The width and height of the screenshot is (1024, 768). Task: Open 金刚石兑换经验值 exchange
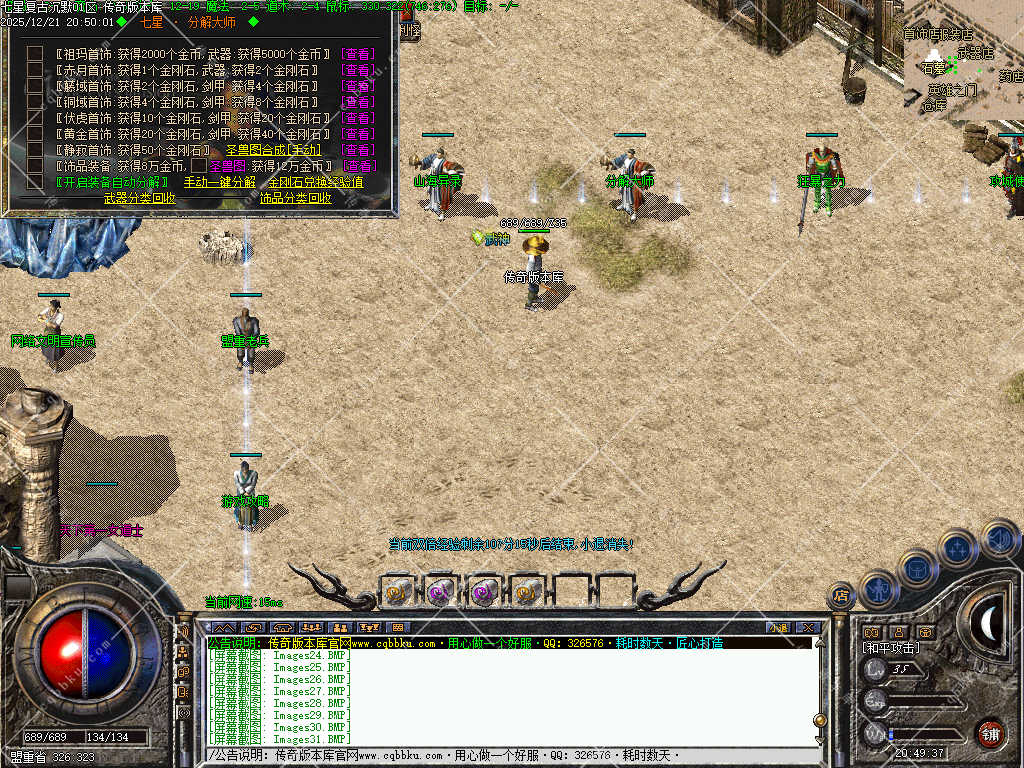[x=314, y=182]
